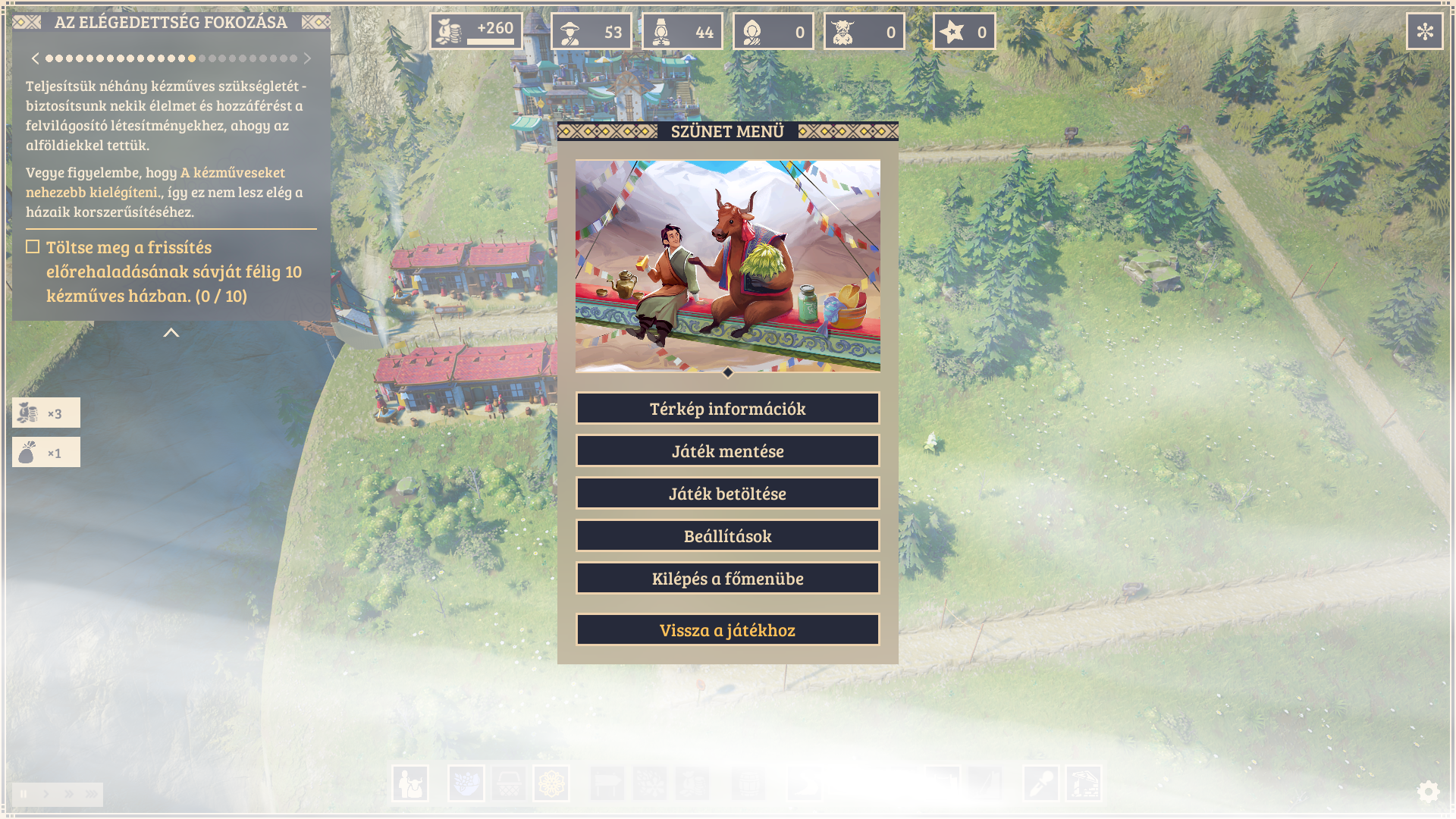
Task: Select the coins x3 resource tile
Action: (x=46, y=413)
